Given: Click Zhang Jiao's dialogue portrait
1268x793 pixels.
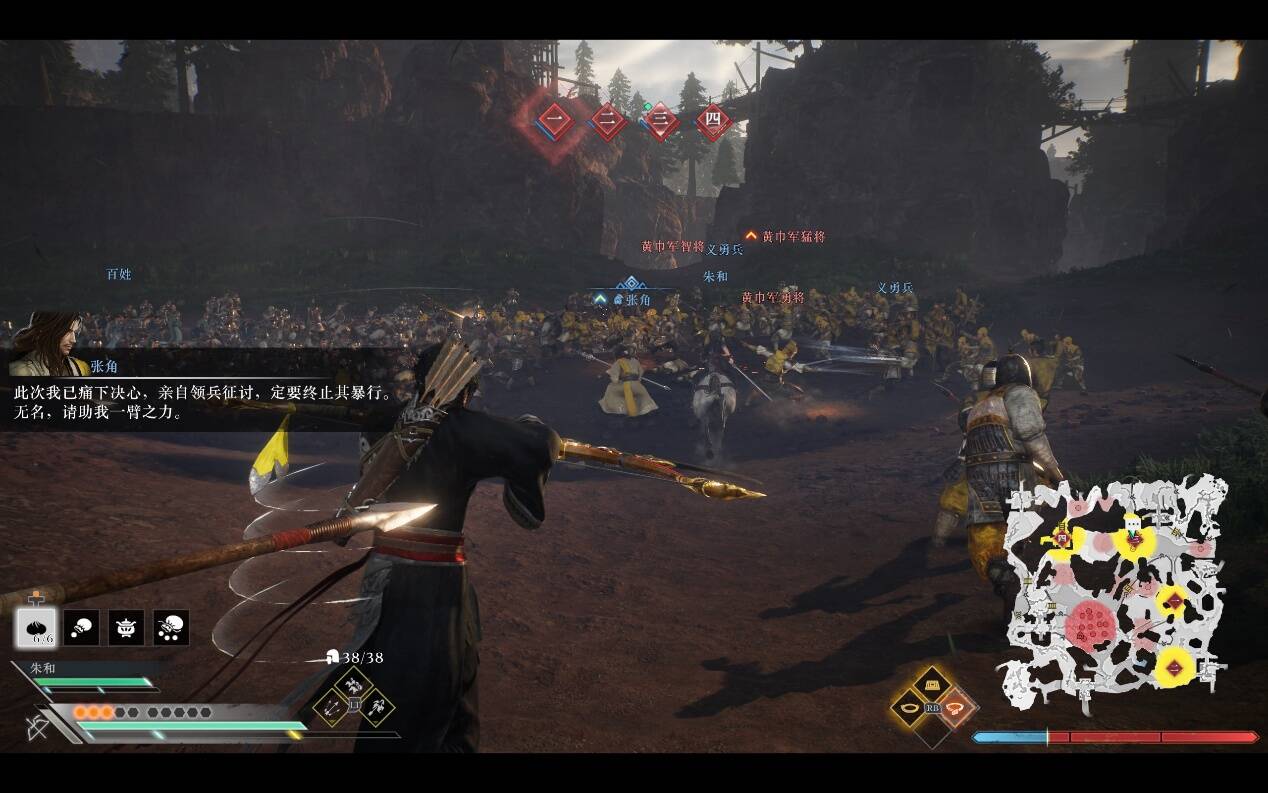Looking at the screenshot, I should coord(47,344).
